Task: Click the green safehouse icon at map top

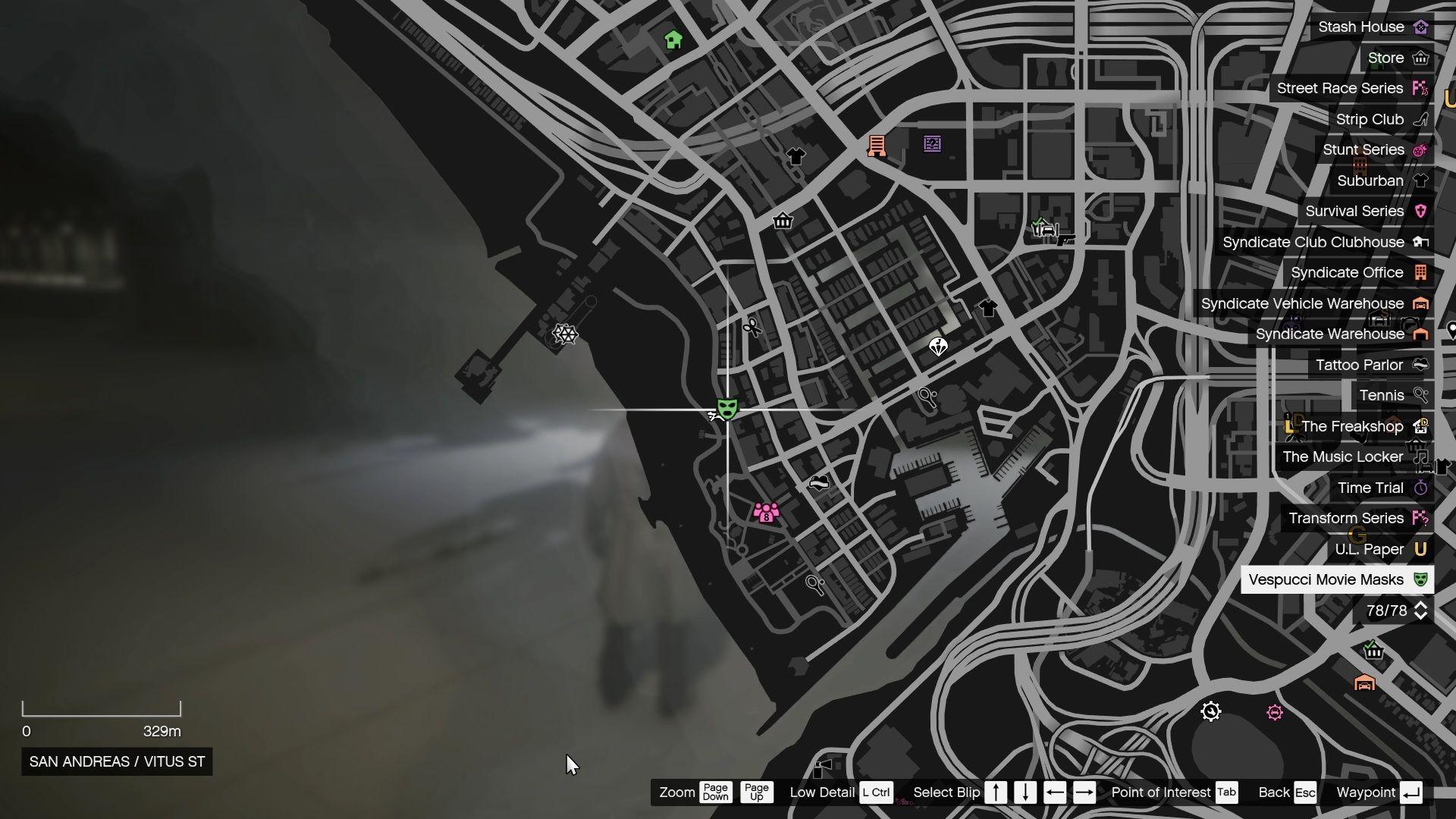Action: (x=674, y=39)
